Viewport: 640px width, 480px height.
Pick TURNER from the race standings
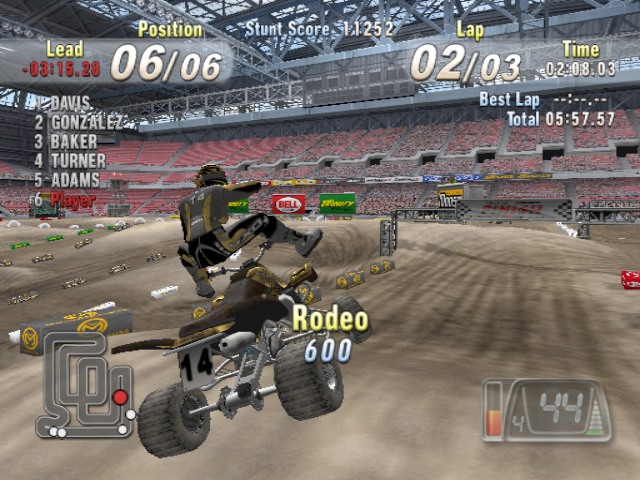78,160
